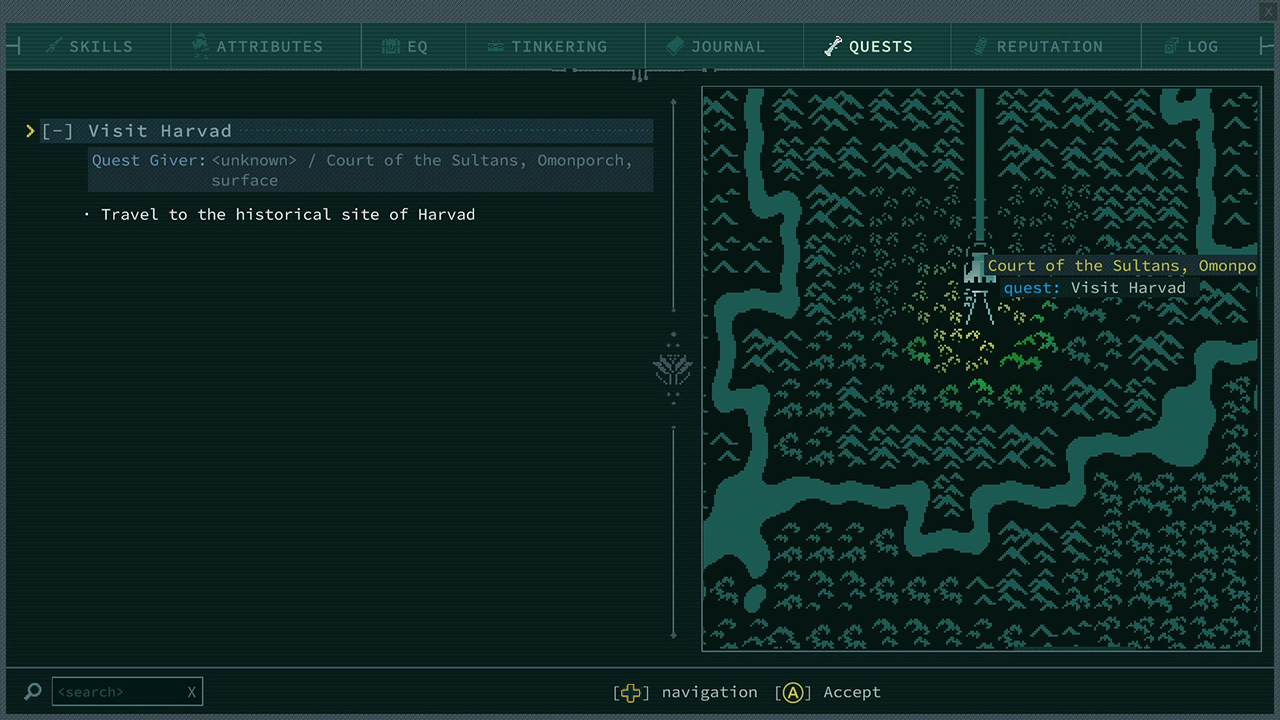Click the Omonporch fortress tile on the map
1280x720 pixels.
tap(977, 267)
